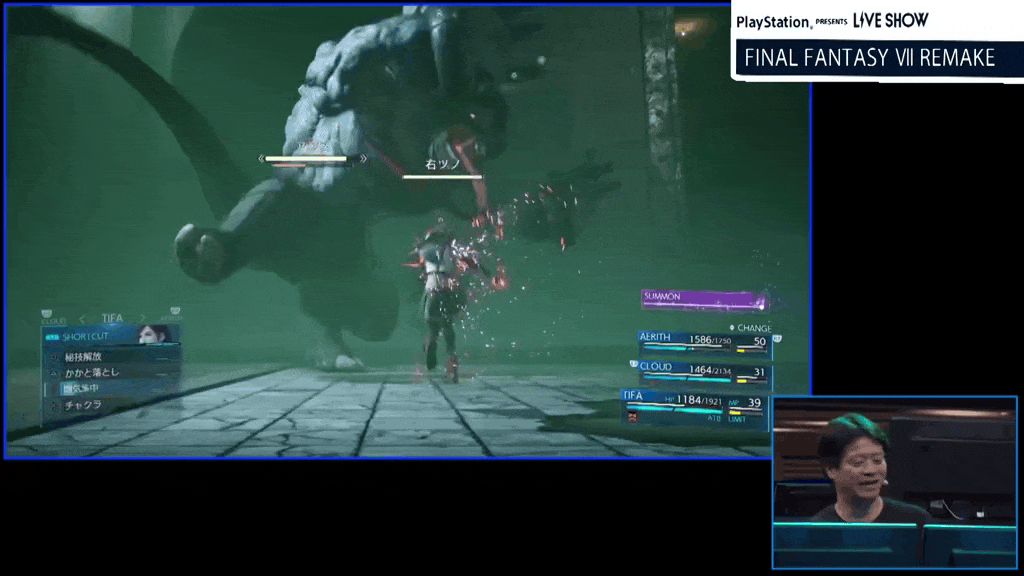Select Aerith's row in the party panel
Image resolution: width=1024 pixels, height=576 pixels.
point(704,342)
